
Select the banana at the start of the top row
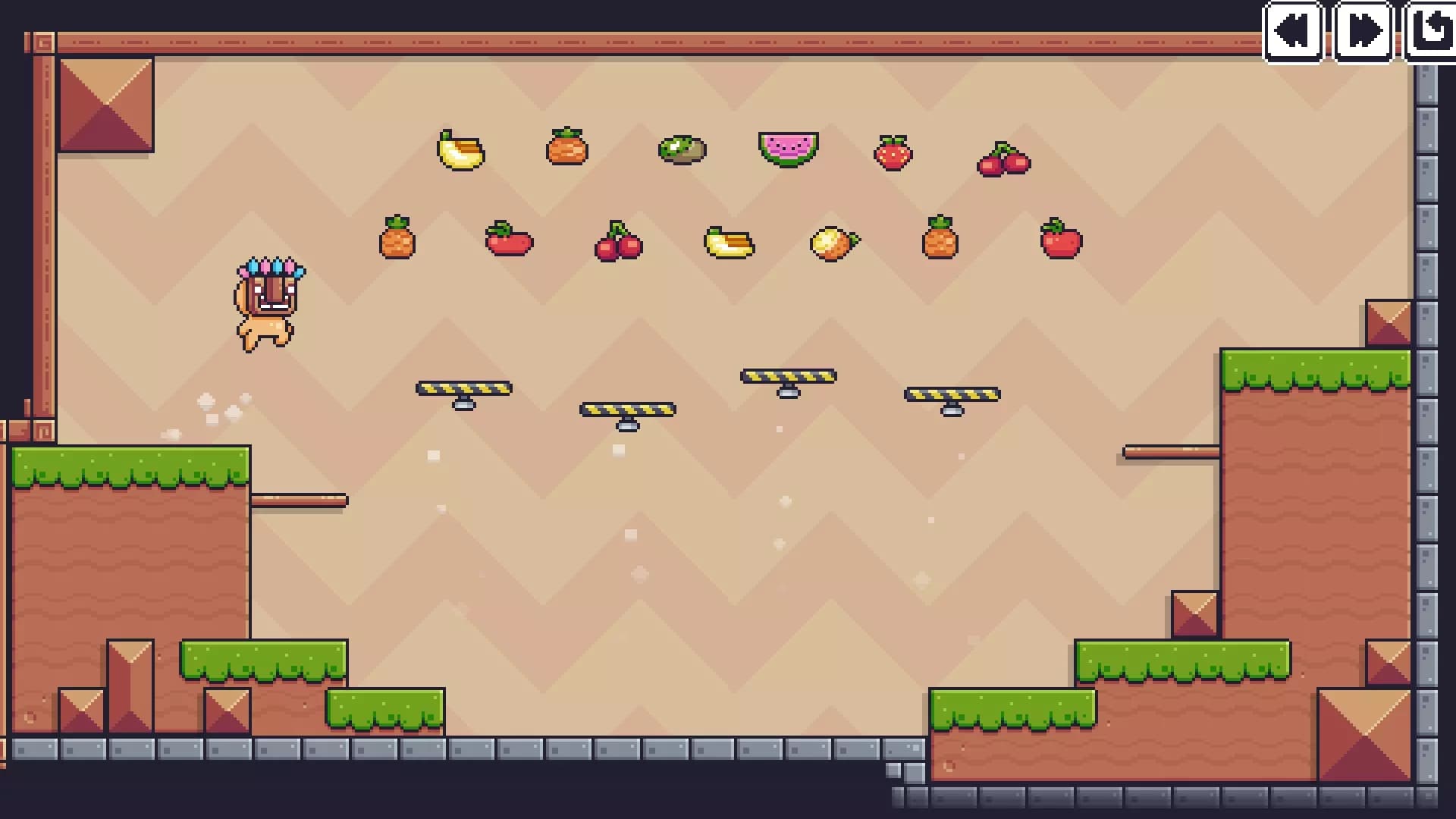[x=460, y=151]
